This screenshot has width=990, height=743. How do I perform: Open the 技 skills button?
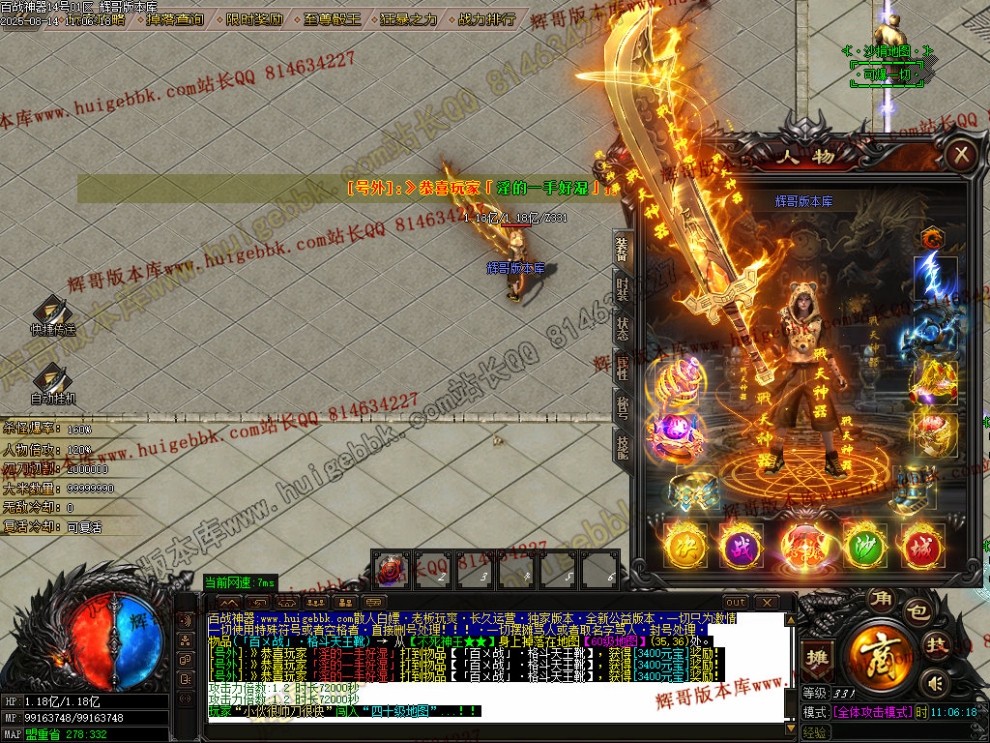point(935,645)
